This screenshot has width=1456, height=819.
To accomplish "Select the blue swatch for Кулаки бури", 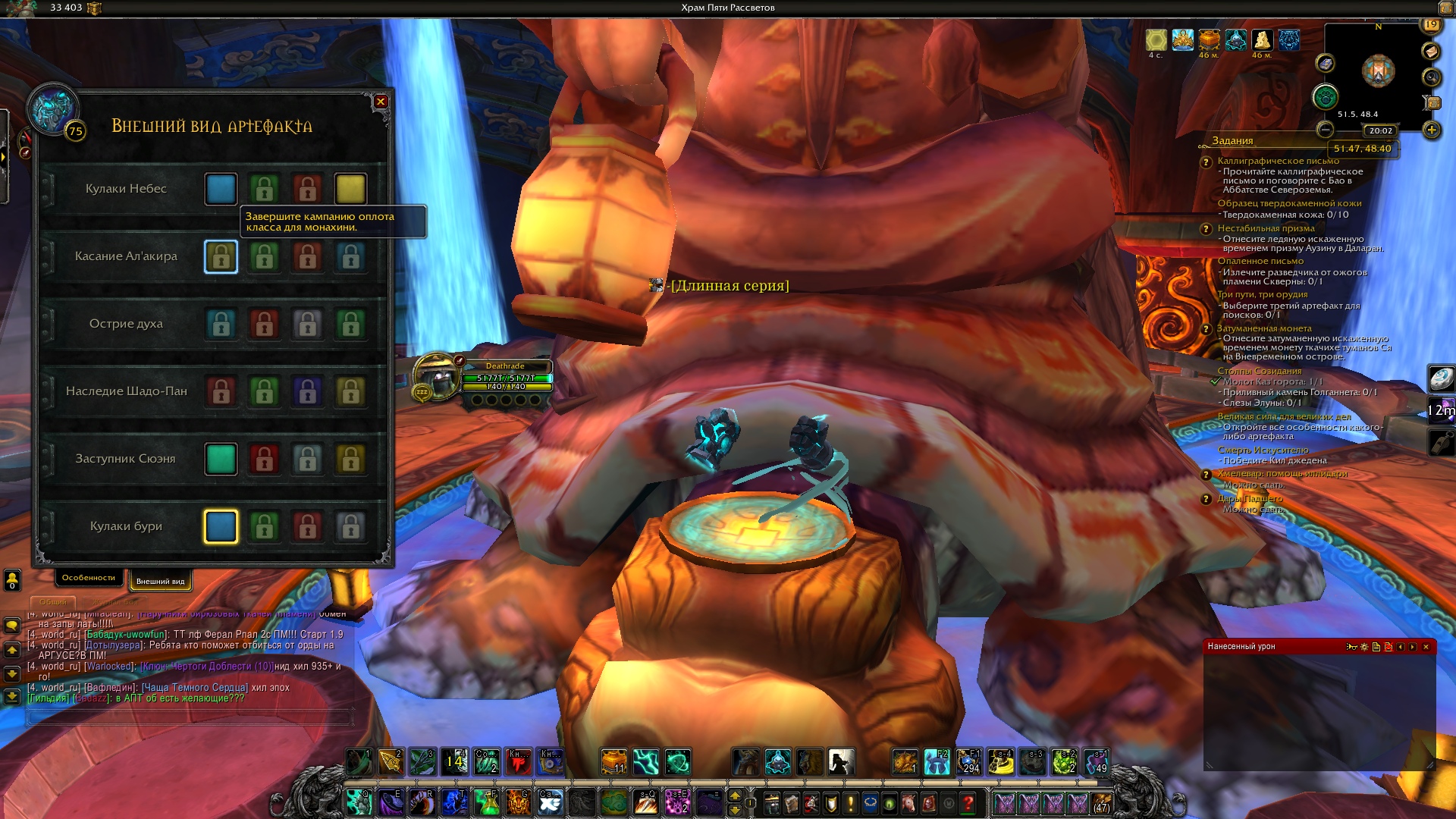I will pos(221,527).
